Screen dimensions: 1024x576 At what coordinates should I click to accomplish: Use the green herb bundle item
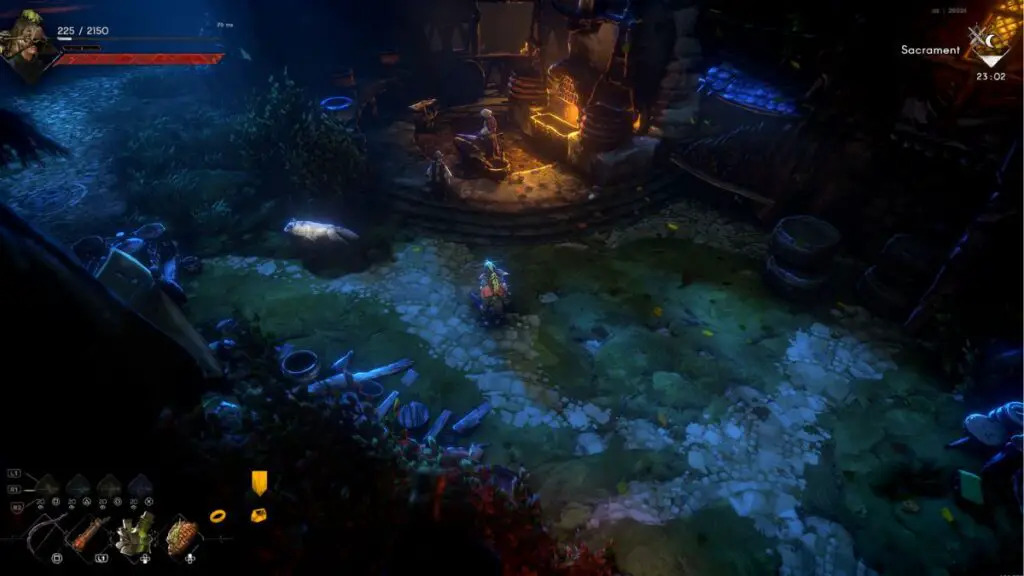click(x=135, y=534)
